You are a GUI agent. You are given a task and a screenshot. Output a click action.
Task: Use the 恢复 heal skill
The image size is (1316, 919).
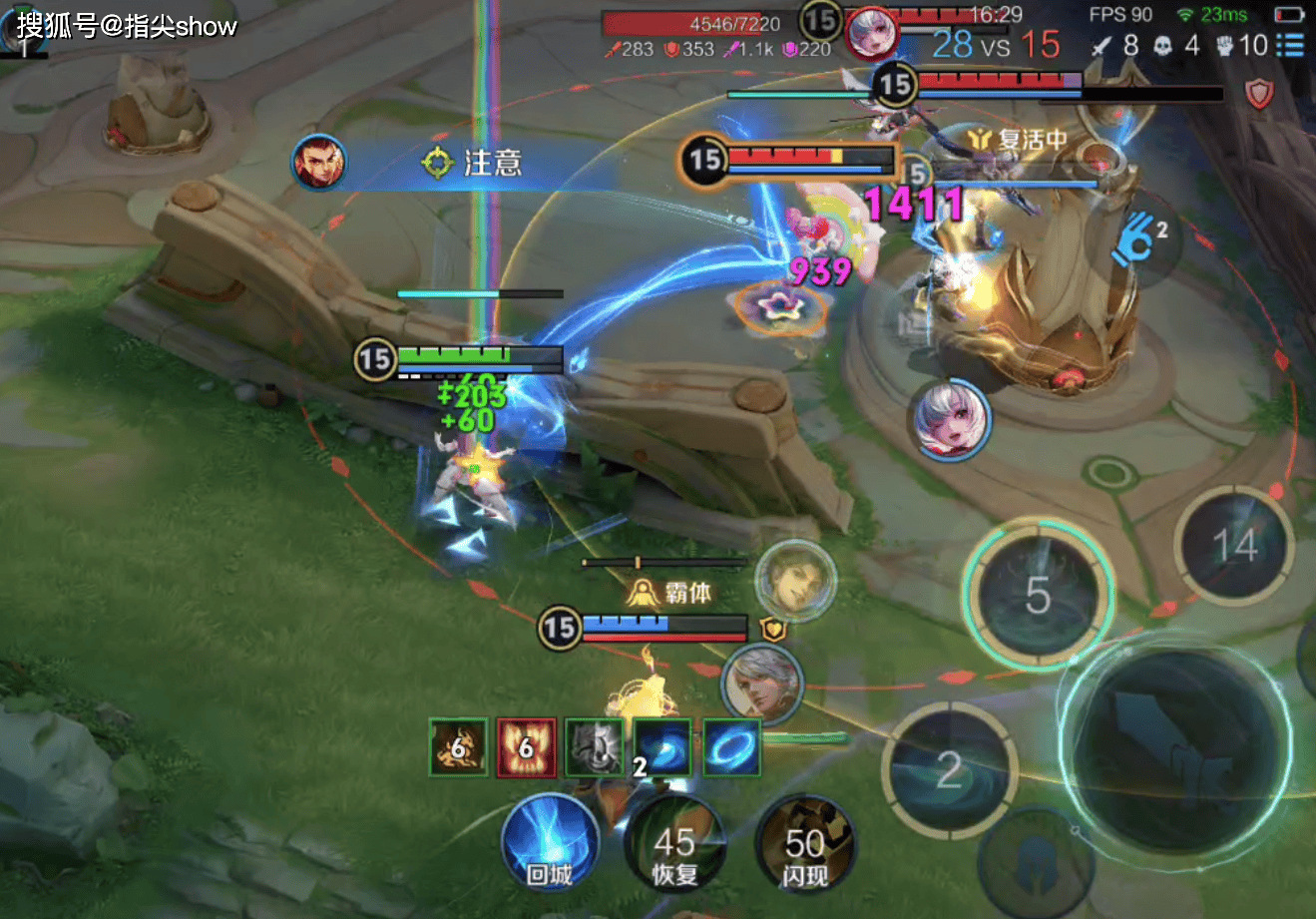pos(675,848)
